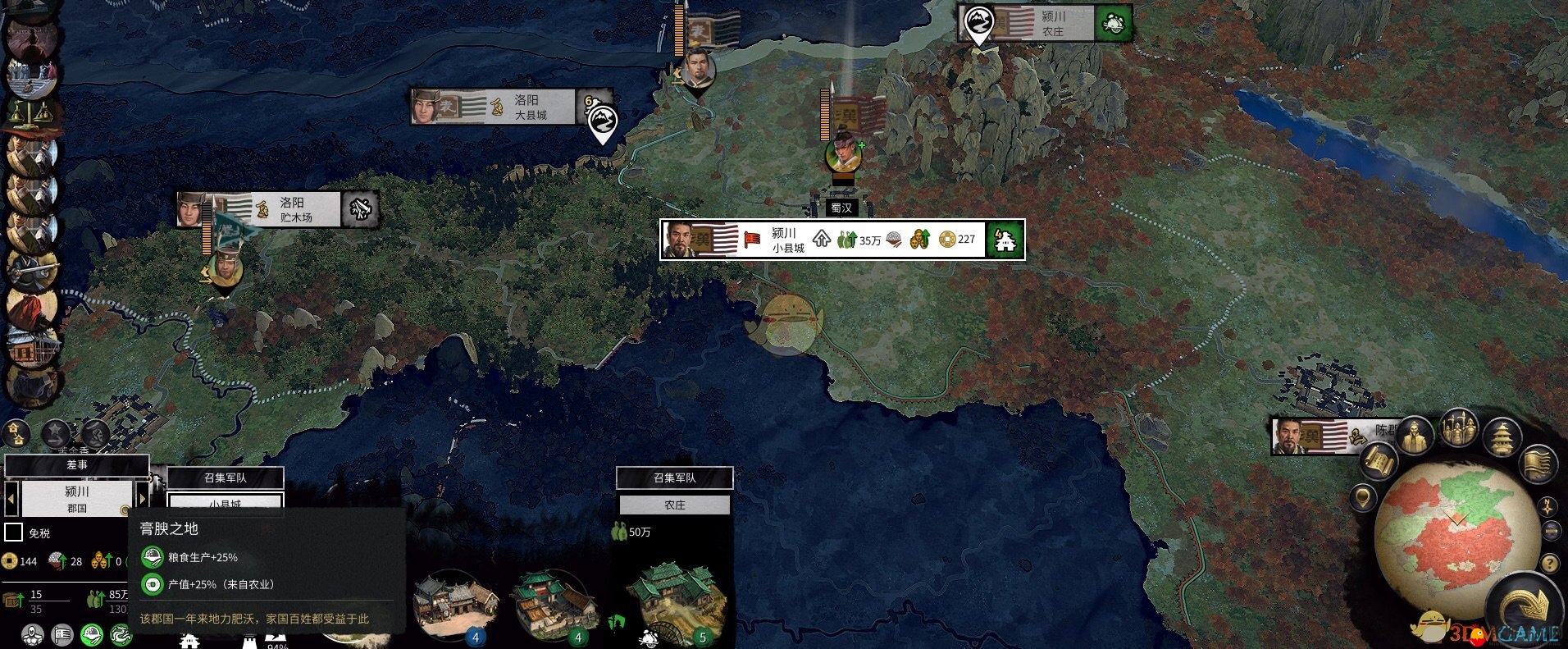1568x649 pixels.
Task: Click the question mark help button
Action: coord(1549,564)
